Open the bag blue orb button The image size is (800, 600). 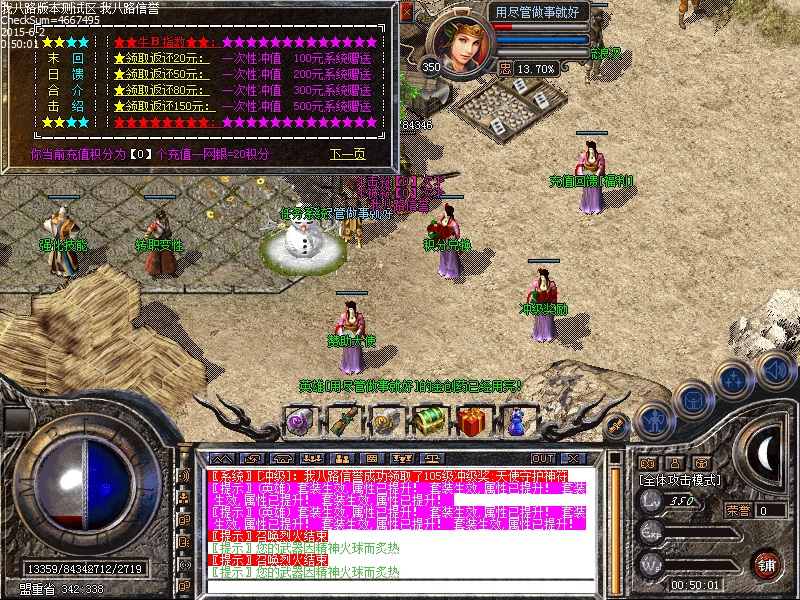tap(692, 399)
